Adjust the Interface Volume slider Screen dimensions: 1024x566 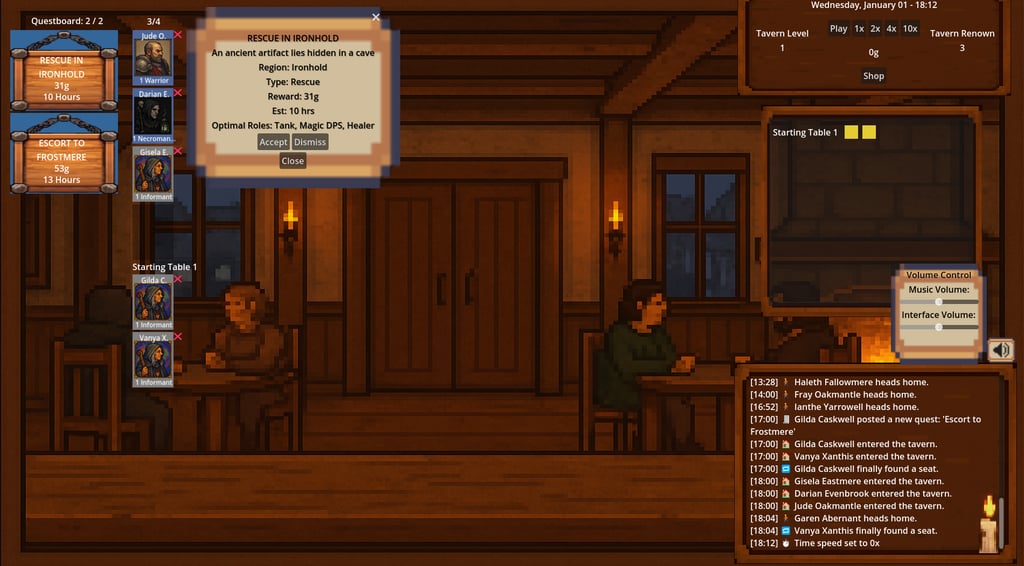click(x=938, y=327)
